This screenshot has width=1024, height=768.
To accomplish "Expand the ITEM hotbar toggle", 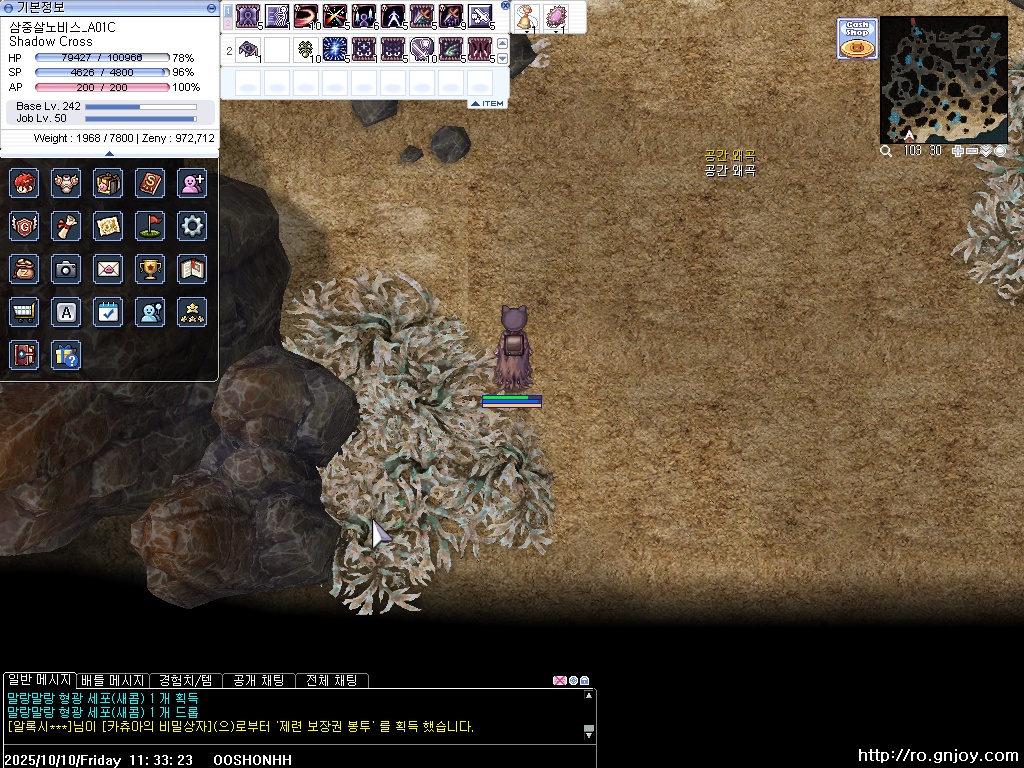I will [488, 104].
